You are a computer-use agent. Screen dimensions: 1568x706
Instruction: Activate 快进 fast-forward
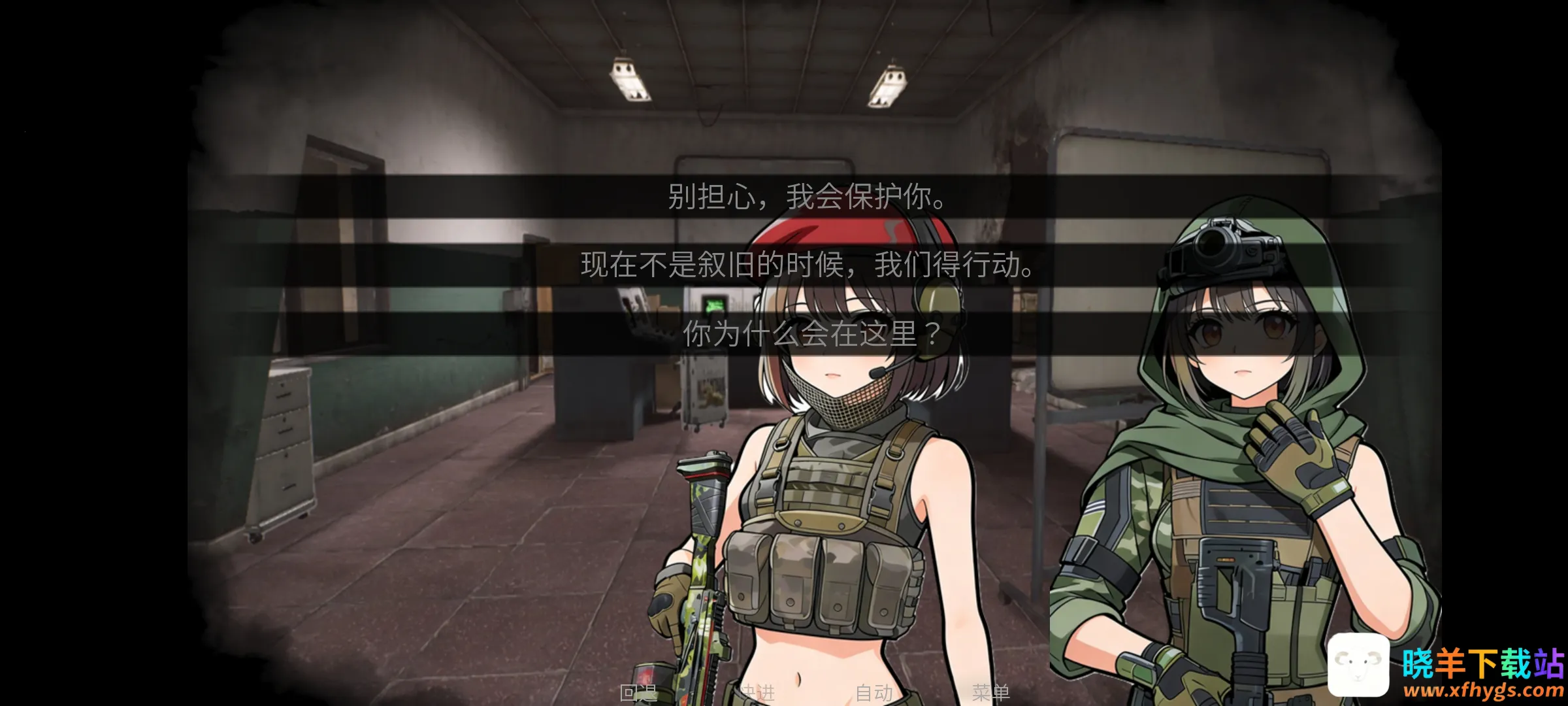tap(757, 692)
